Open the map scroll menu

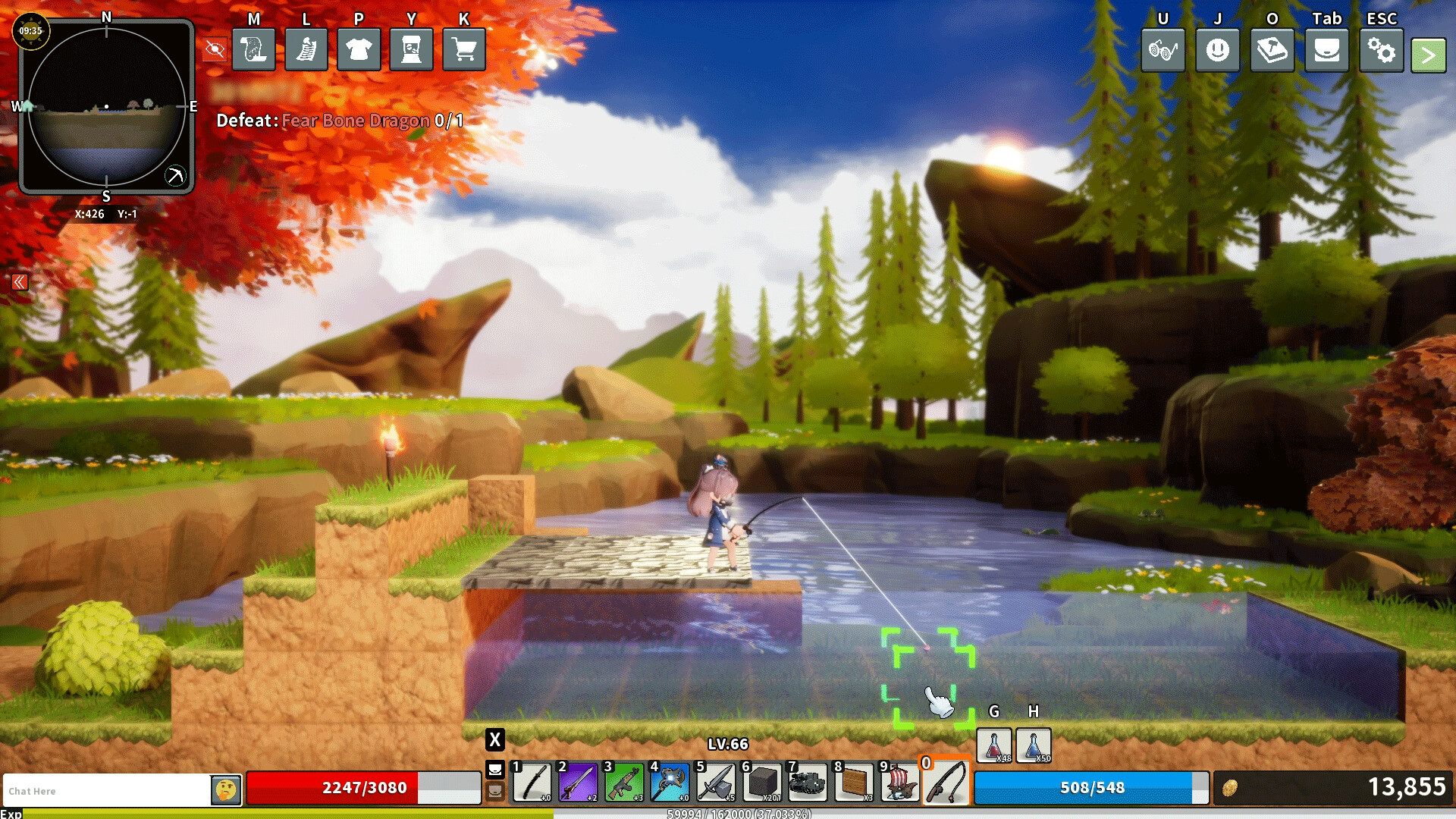(x=253, y=50)
